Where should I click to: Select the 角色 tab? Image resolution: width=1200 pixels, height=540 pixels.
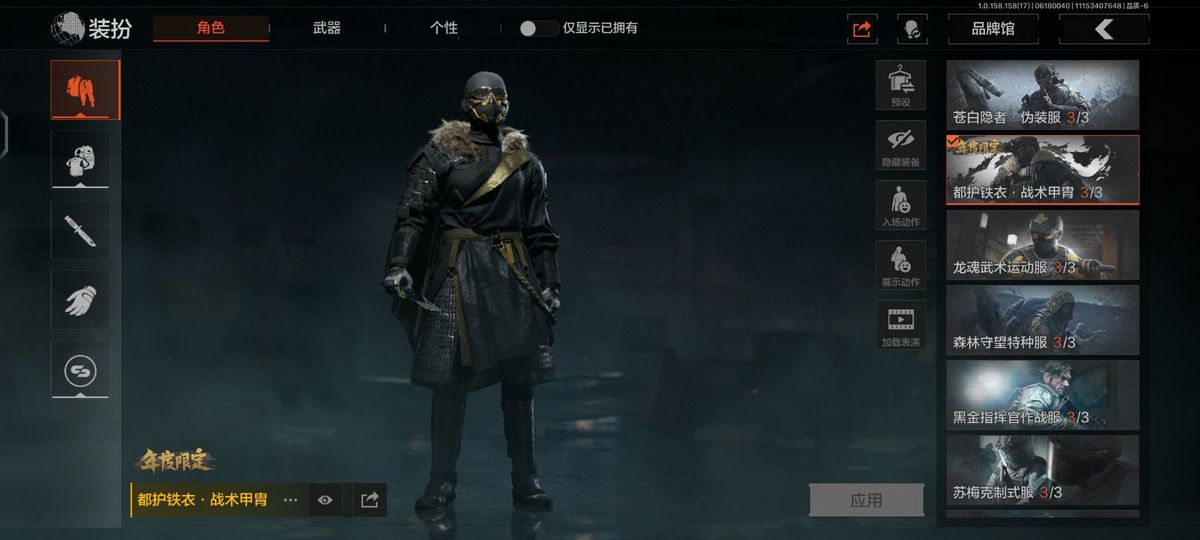(x=211, y=28)
